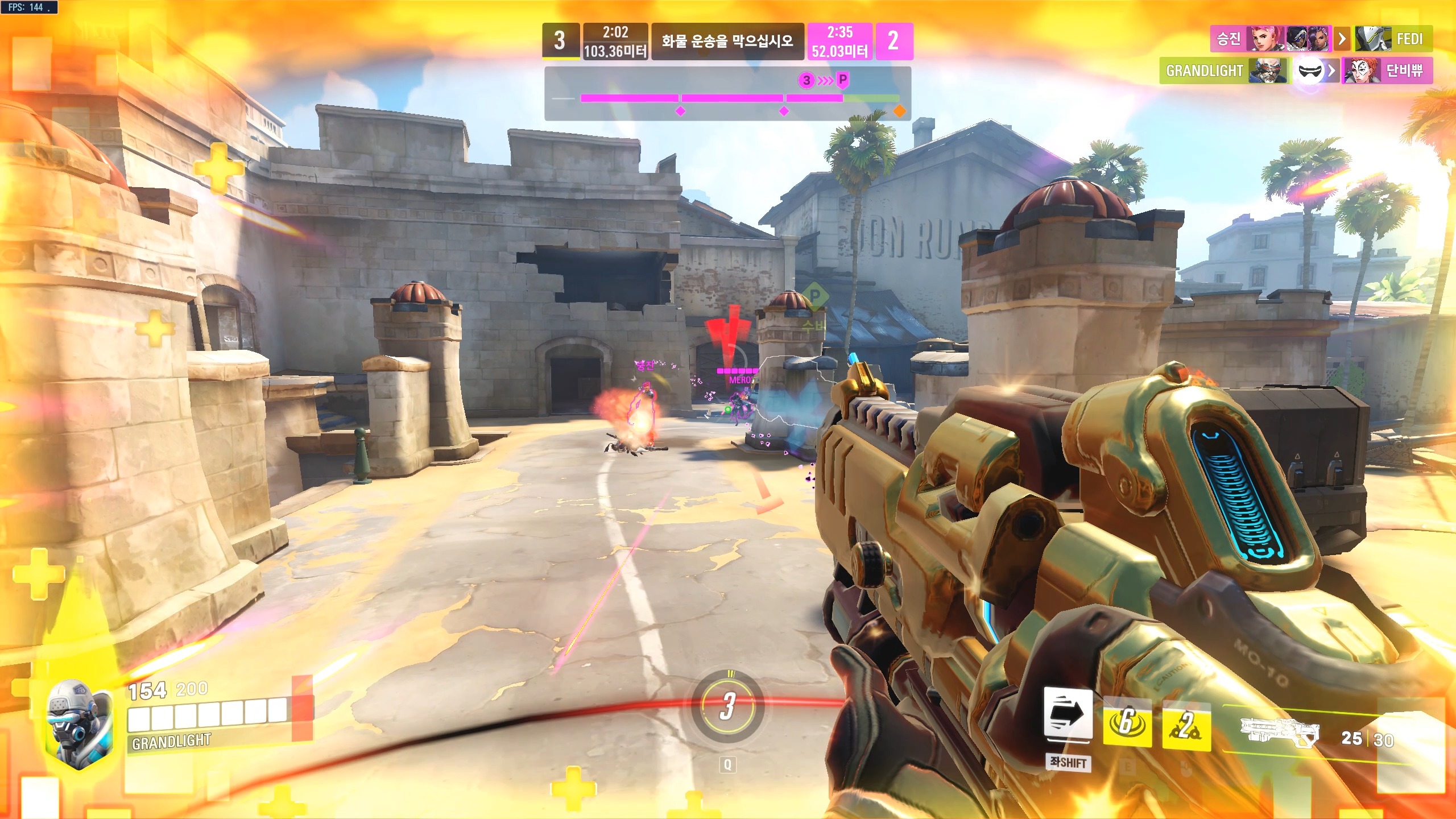Click the chevron before 단비뿌 kill entry
Viewport: 1456px width, 819px height.
point(1331,71)
